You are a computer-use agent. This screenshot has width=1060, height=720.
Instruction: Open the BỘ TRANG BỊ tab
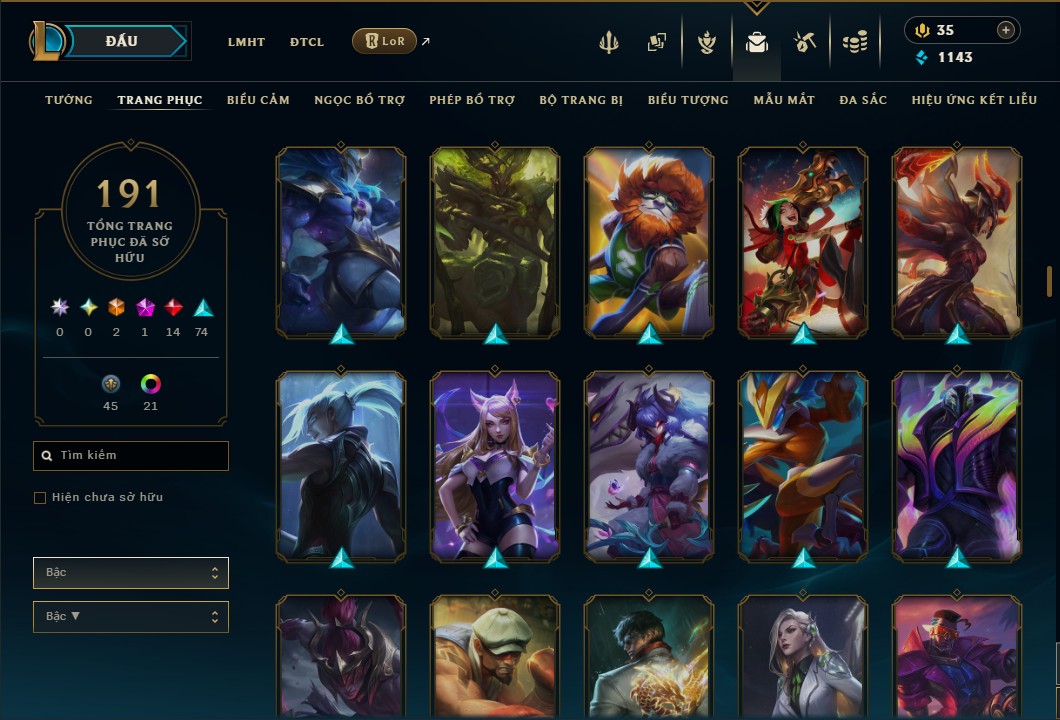click(581, 100)
